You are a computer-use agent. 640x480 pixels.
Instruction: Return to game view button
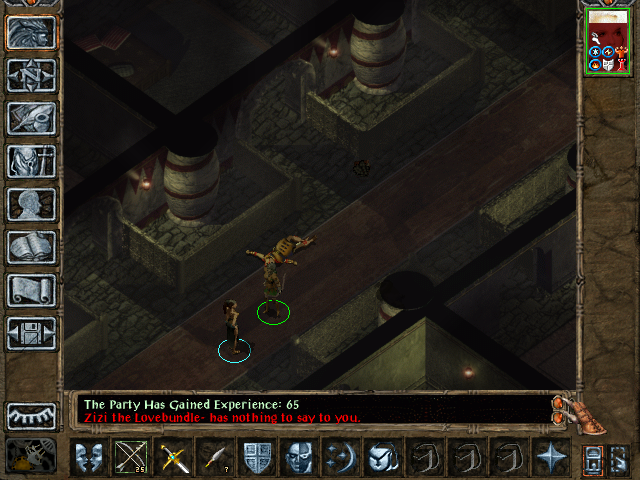tap(31, 32)
